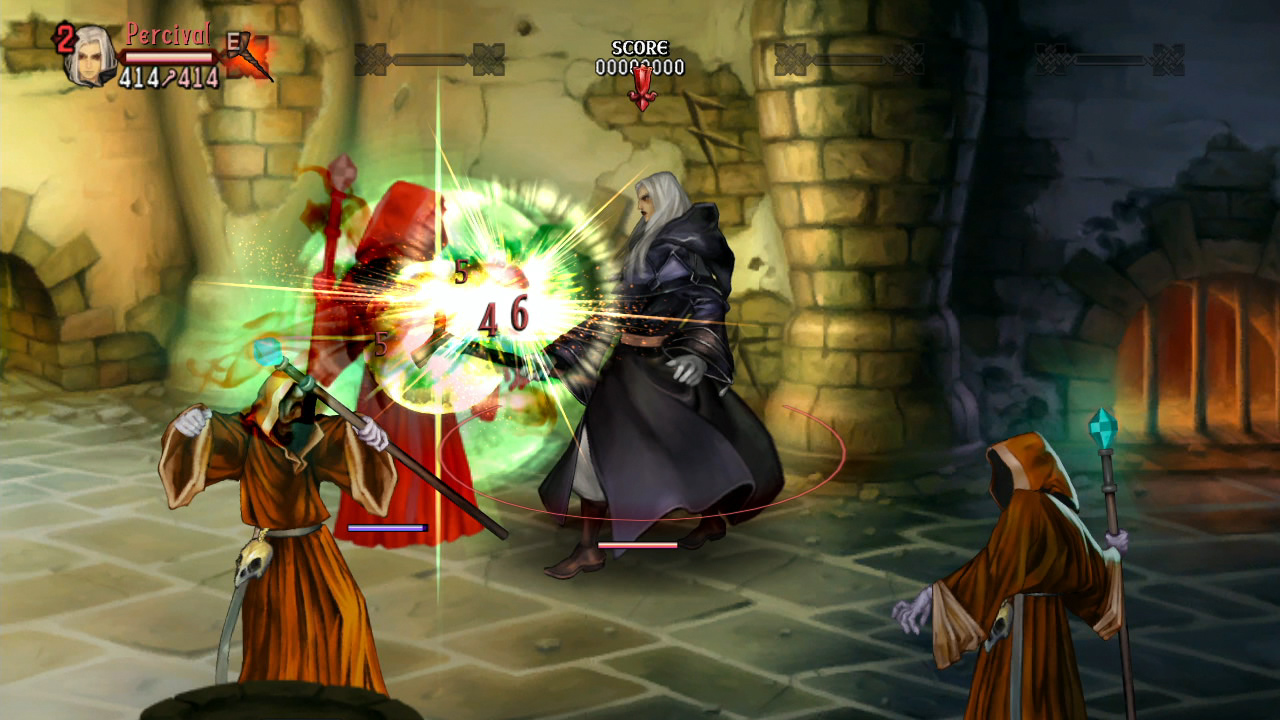Click the damage number 46
Viewport: 1280px width, 720px height.
point(506,315)
